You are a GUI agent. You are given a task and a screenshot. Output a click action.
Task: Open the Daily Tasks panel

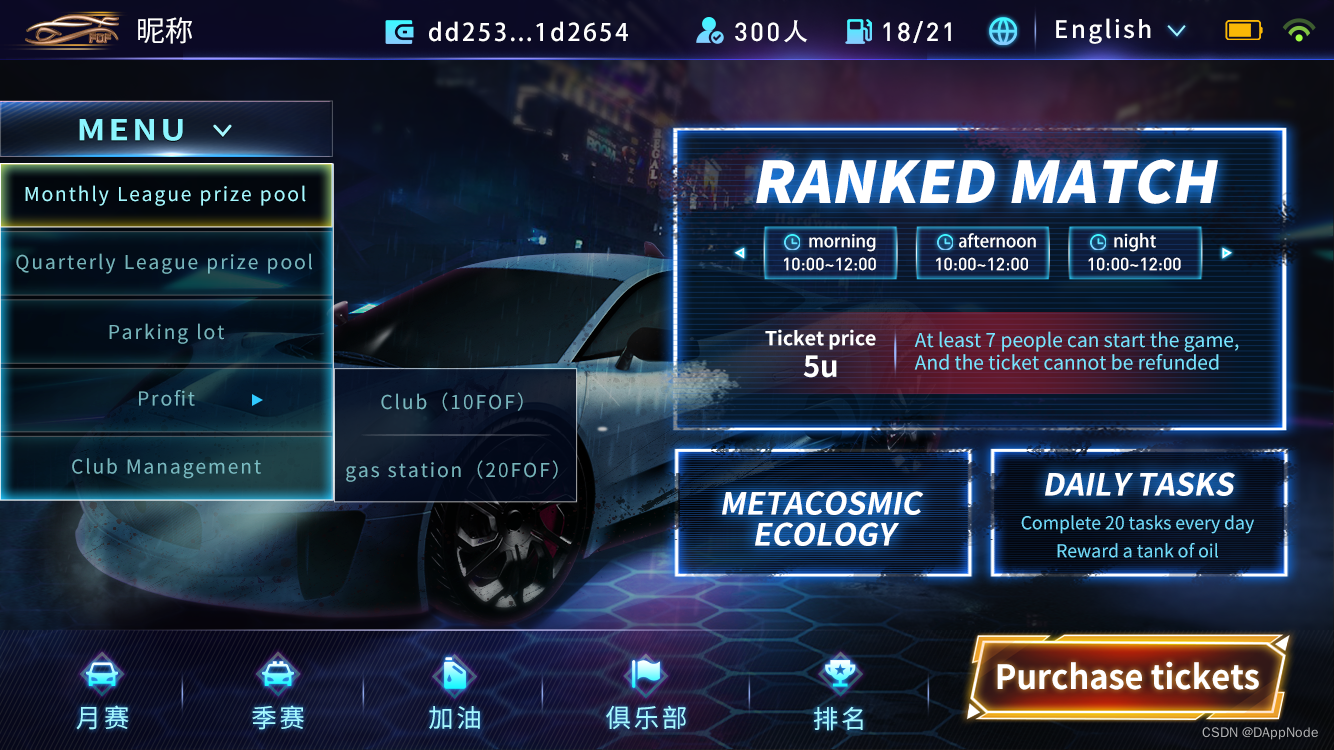coord(1138,514)
